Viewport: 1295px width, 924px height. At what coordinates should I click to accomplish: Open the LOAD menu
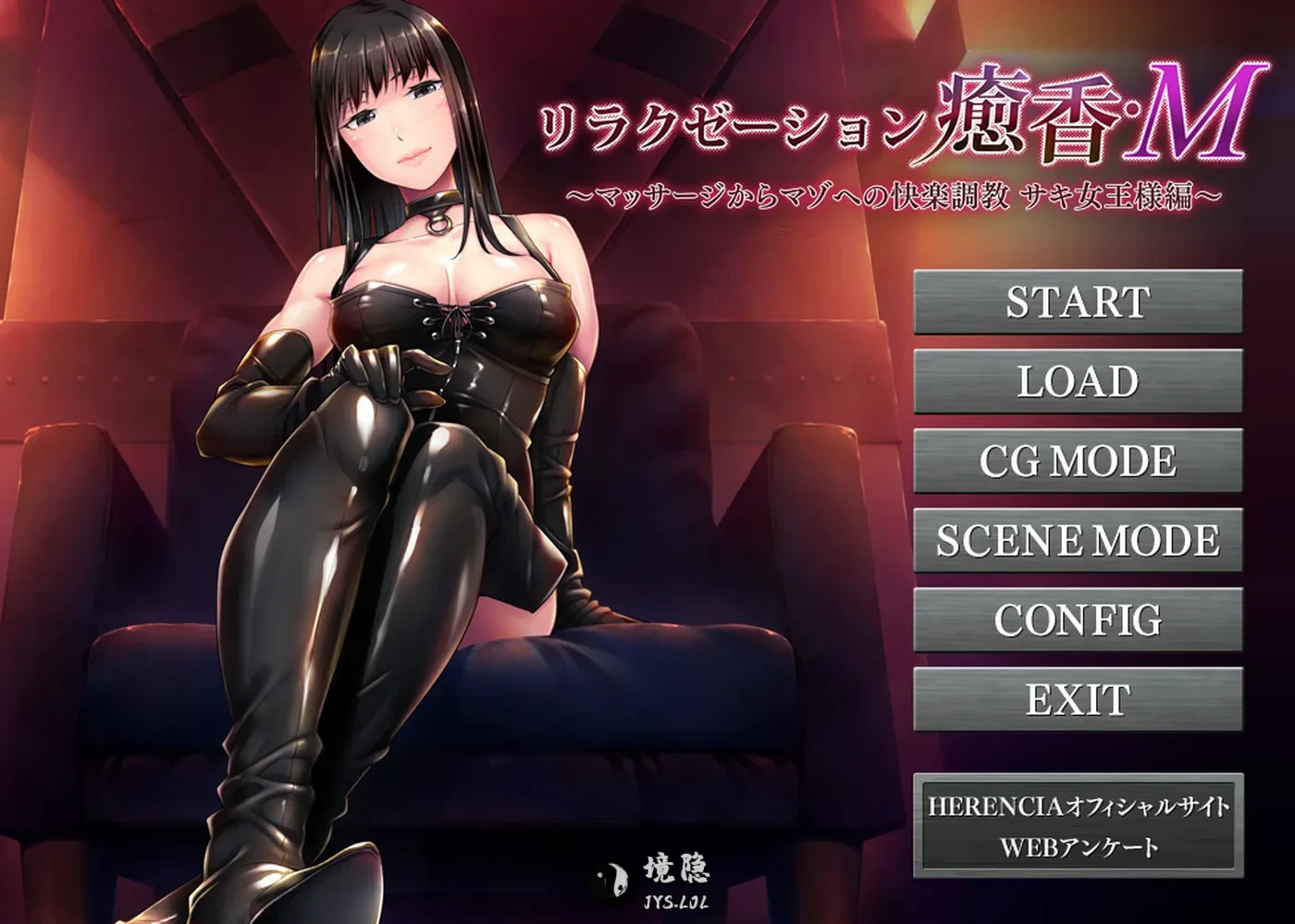(1078, 382)
